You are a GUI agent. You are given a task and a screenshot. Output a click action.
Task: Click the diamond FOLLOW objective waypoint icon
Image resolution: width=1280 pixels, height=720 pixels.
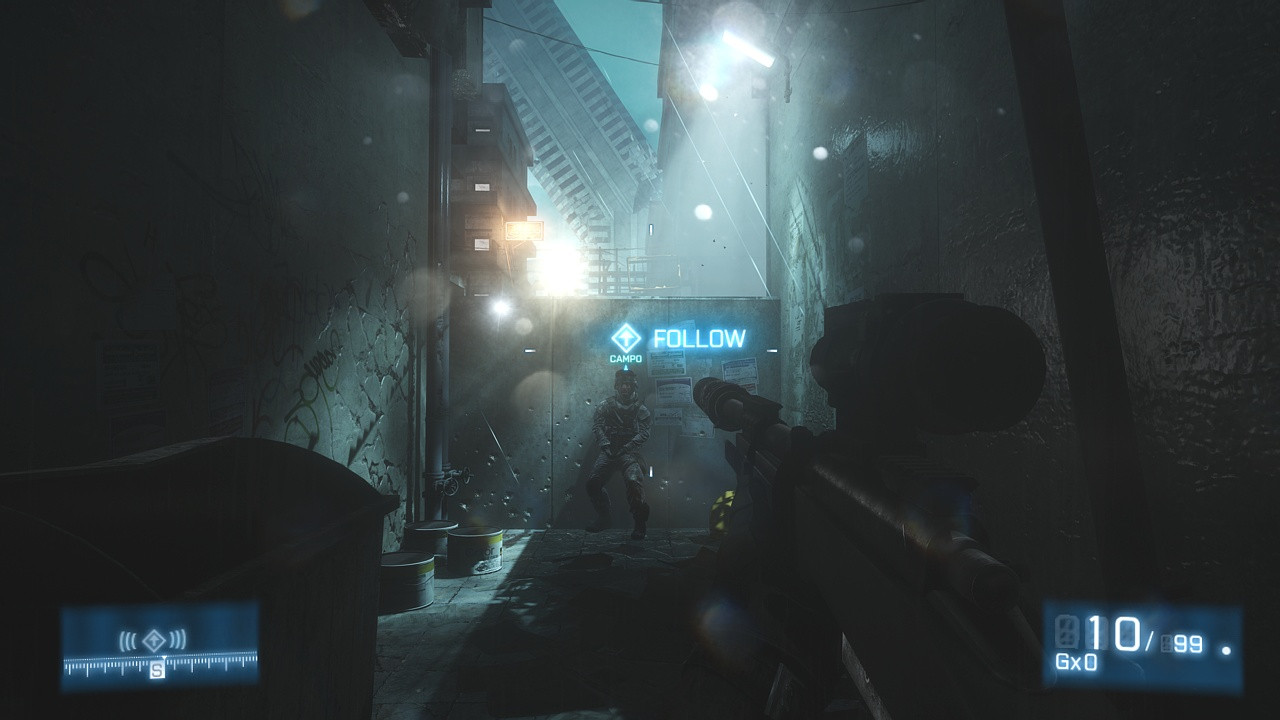pyautogui.click(x=626, y=338)
